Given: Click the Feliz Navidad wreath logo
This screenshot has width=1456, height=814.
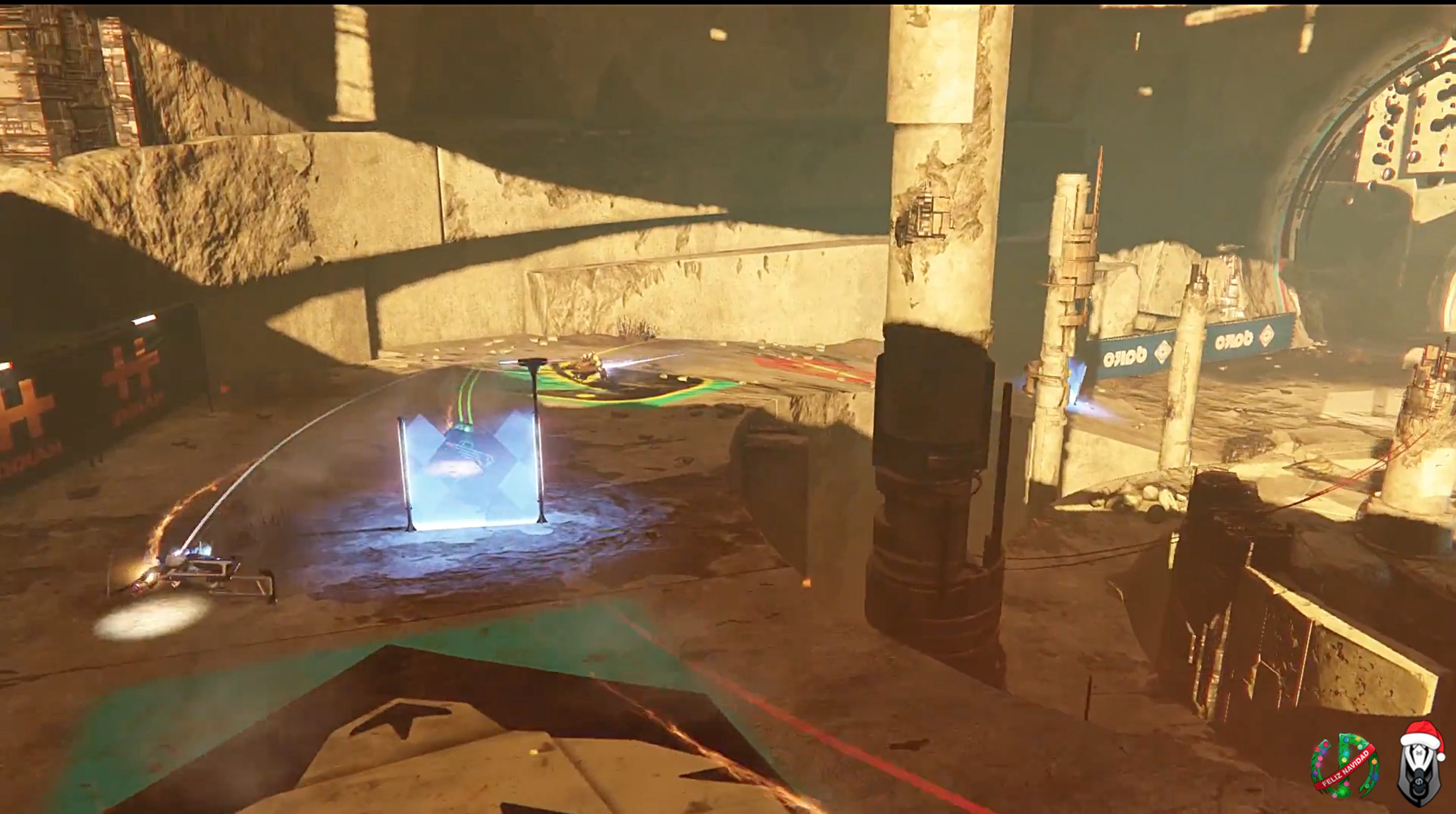Looking at the screenshot, I should click(1344, 766).
